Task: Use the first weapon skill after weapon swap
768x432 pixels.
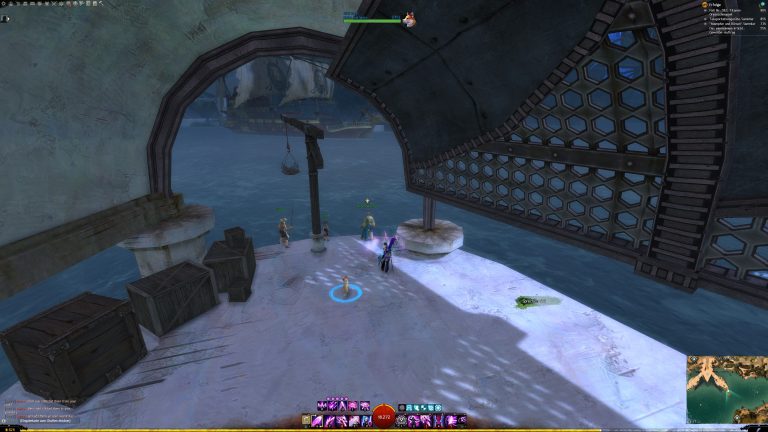Action: tap(319, 421)
